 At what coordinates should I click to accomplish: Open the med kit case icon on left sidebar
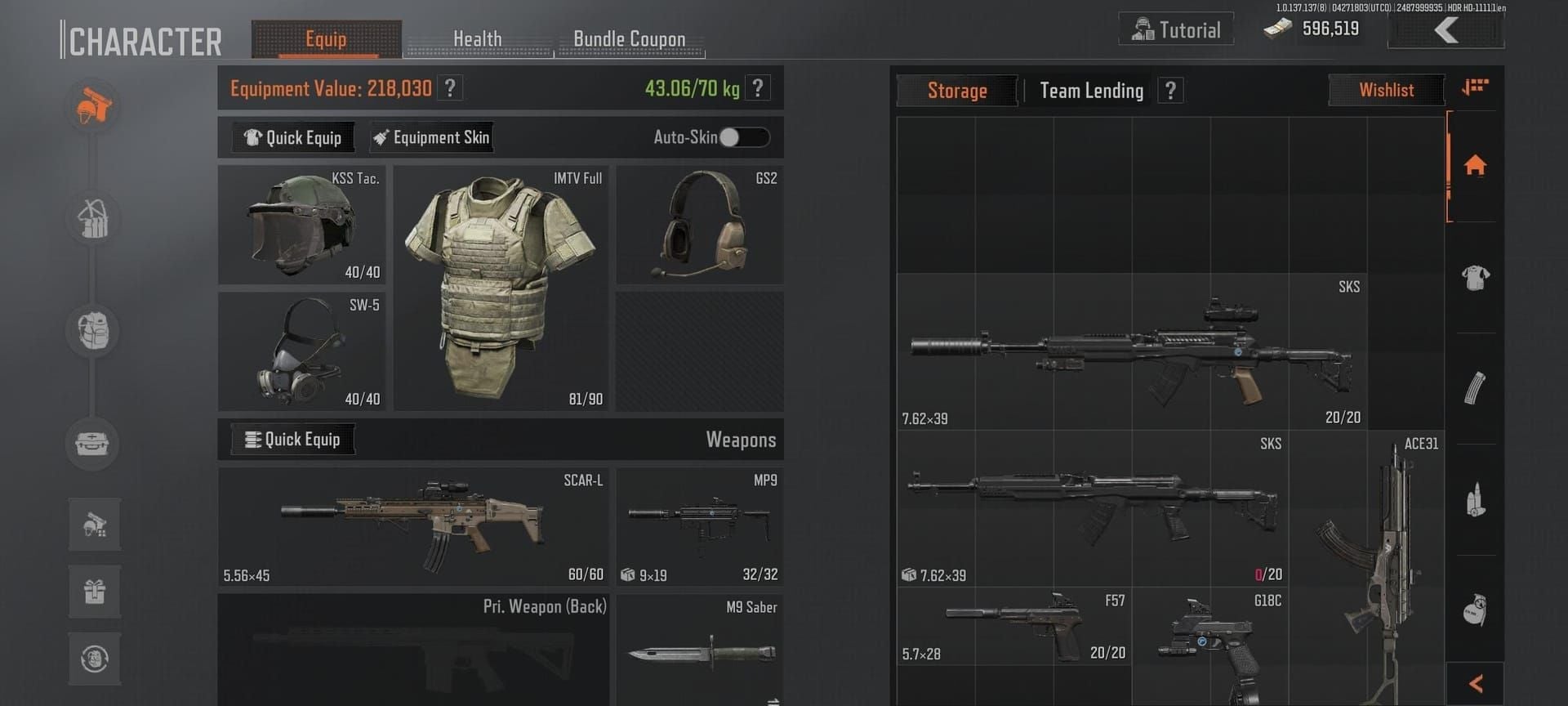click(x=92, y=445)
